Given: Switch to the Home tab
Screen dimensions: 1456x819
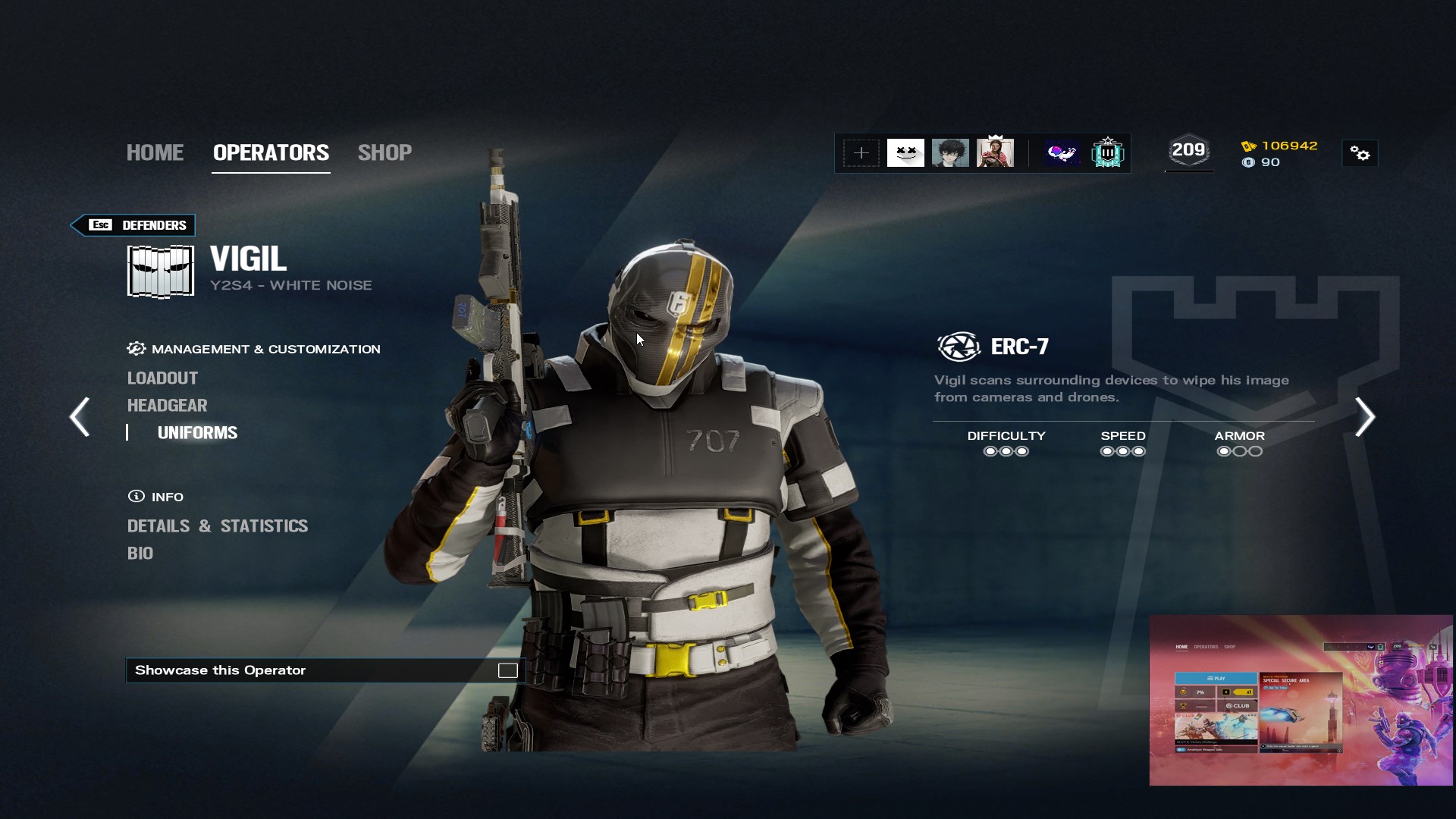Looking at the screenshot, I should click(155, 152).
